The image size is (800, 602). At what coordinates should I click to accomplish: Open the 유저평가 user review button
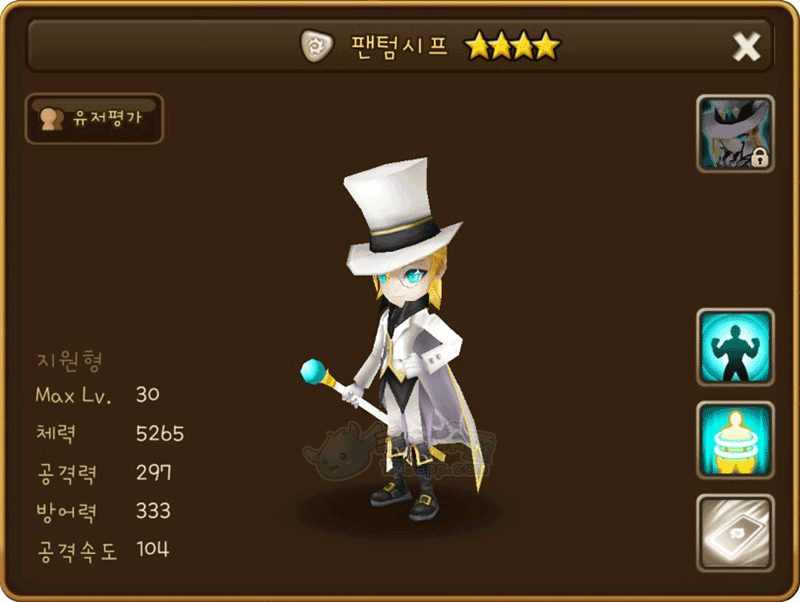93,119
